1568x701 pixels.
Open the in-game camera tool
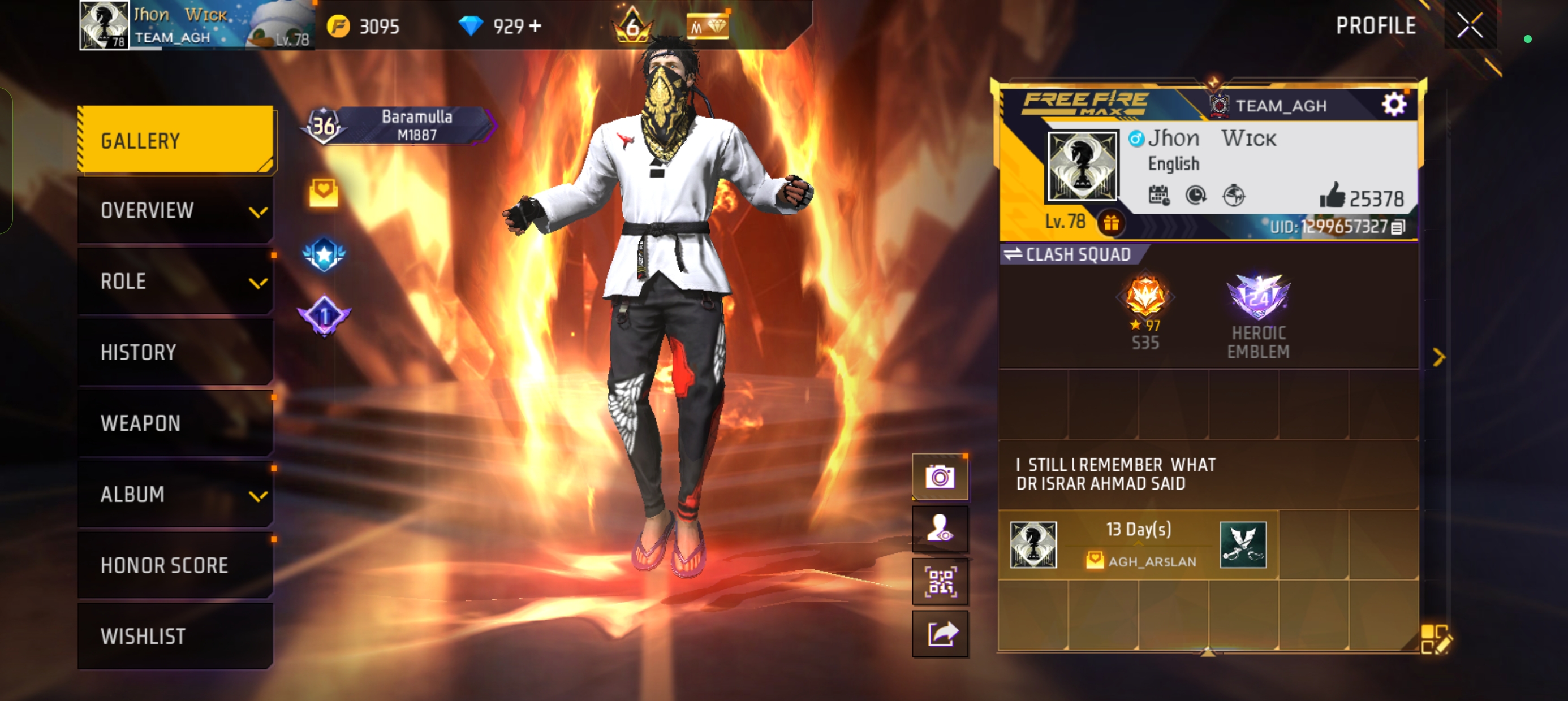(941, 477)
